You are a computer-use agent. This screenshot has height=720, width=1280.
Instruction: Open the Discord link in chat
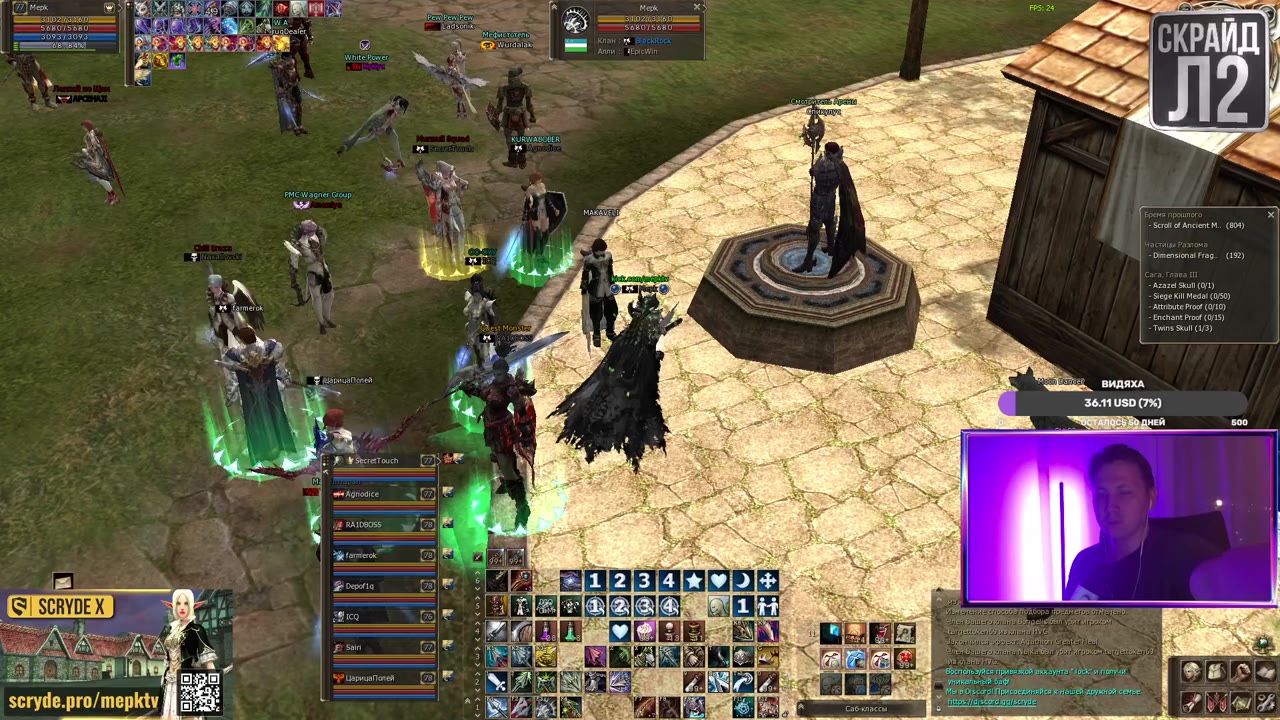point(992,702)
